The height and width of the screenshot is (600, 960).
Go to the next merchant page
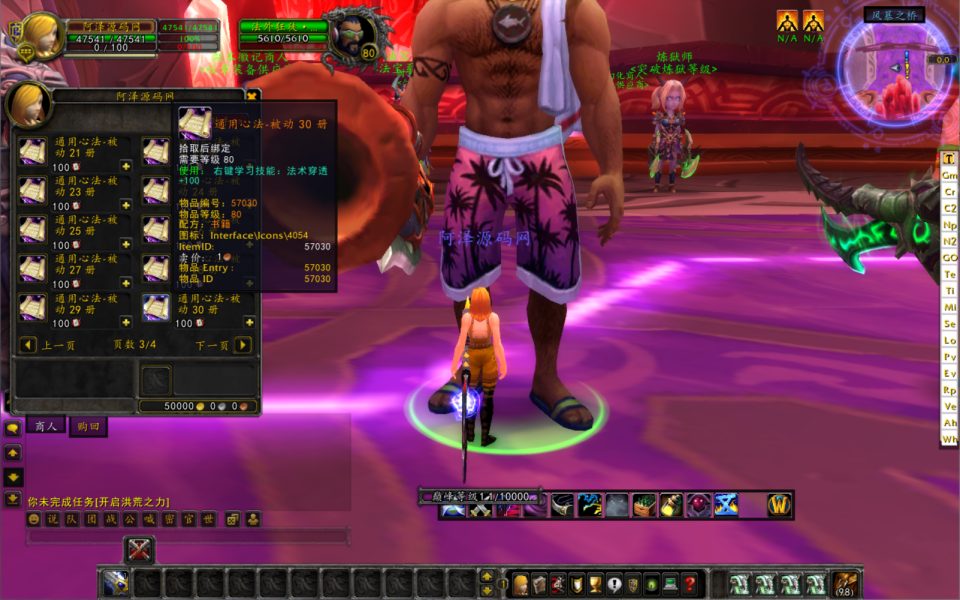coord(242,345)
